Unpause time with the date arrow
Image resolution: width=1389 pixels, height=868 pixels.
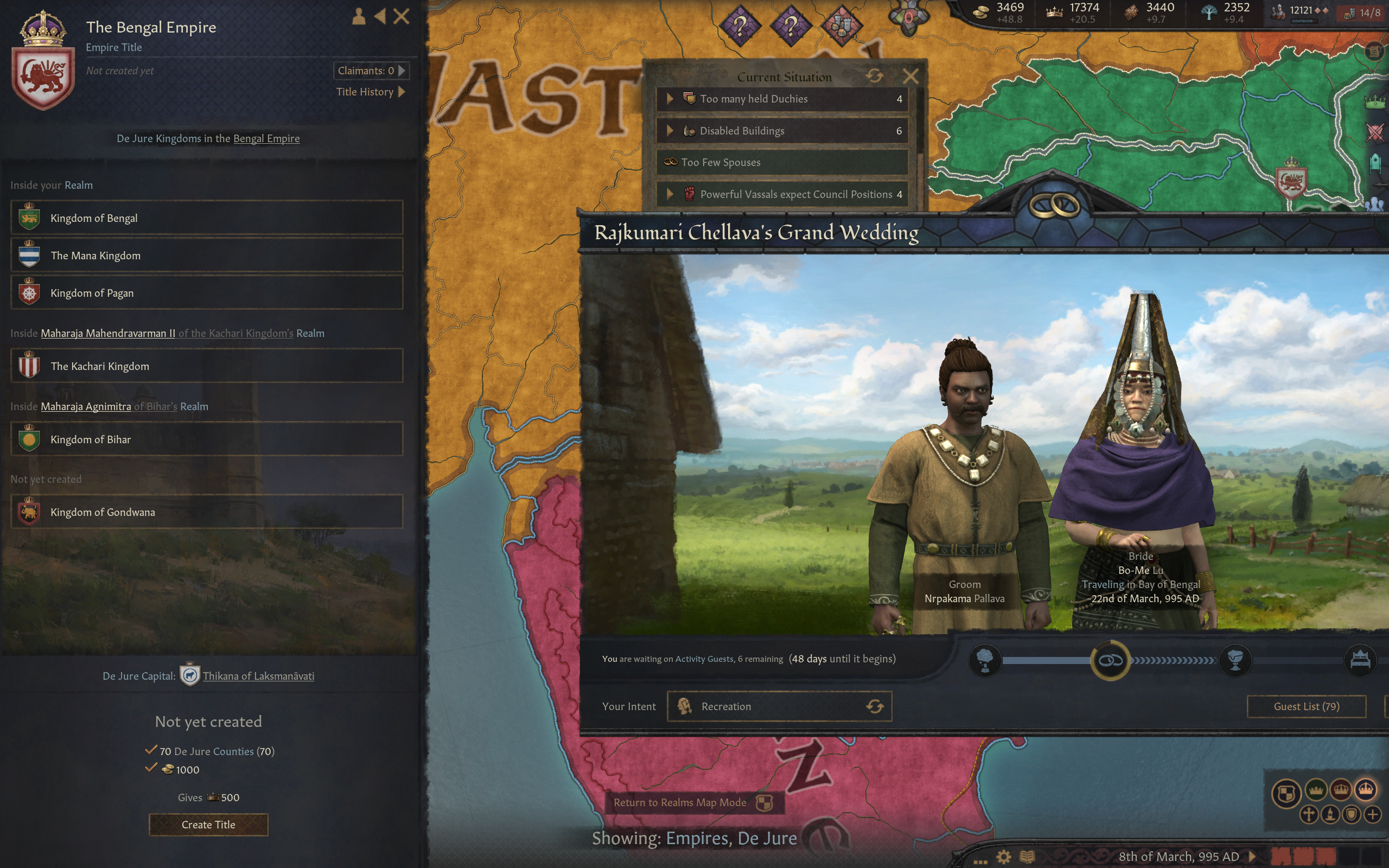click(x=1252, y=857)
